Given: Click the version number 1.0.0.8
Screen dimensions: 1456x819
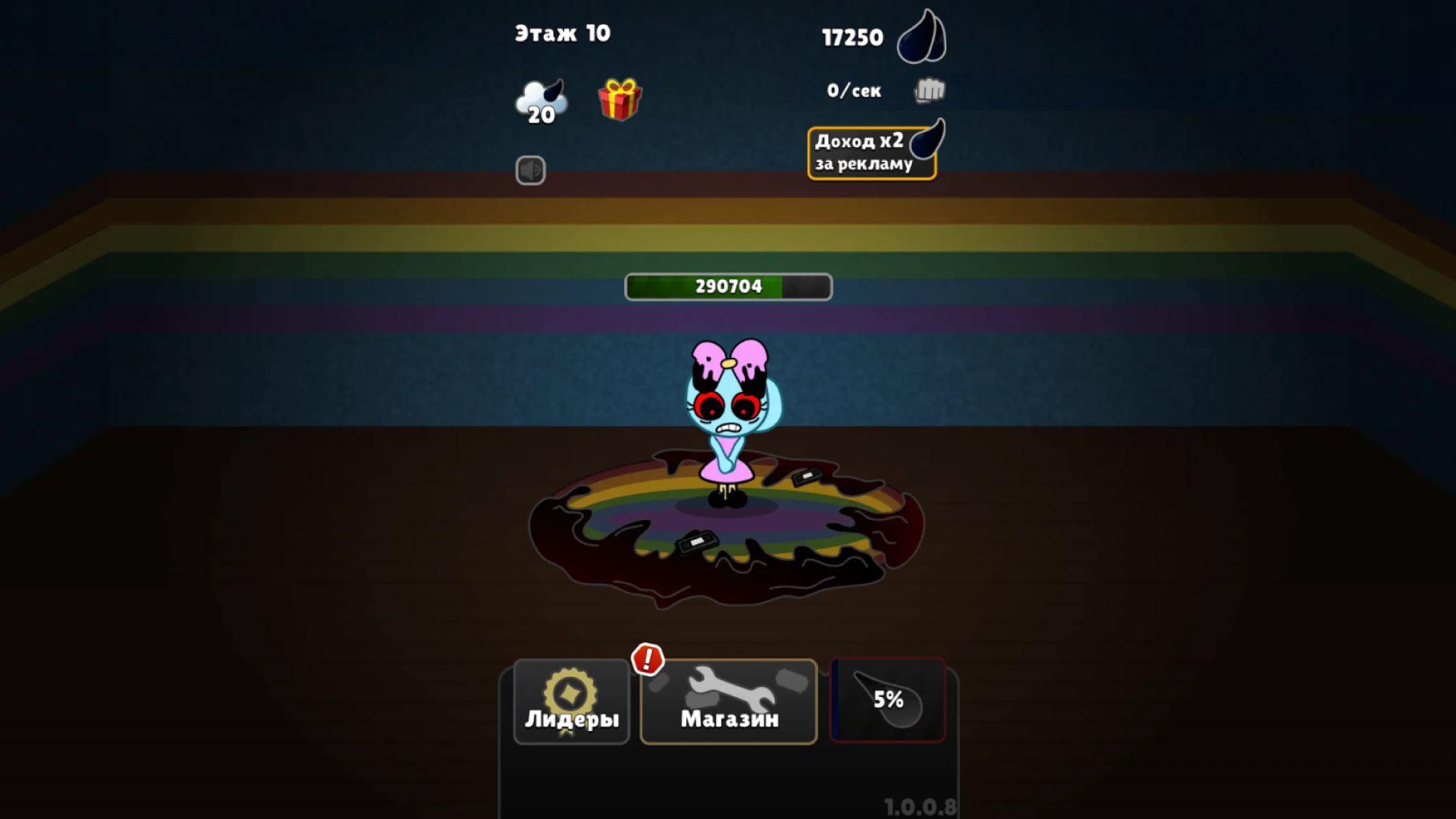Looking at the screenshot, I should click(x=921, y=807).
